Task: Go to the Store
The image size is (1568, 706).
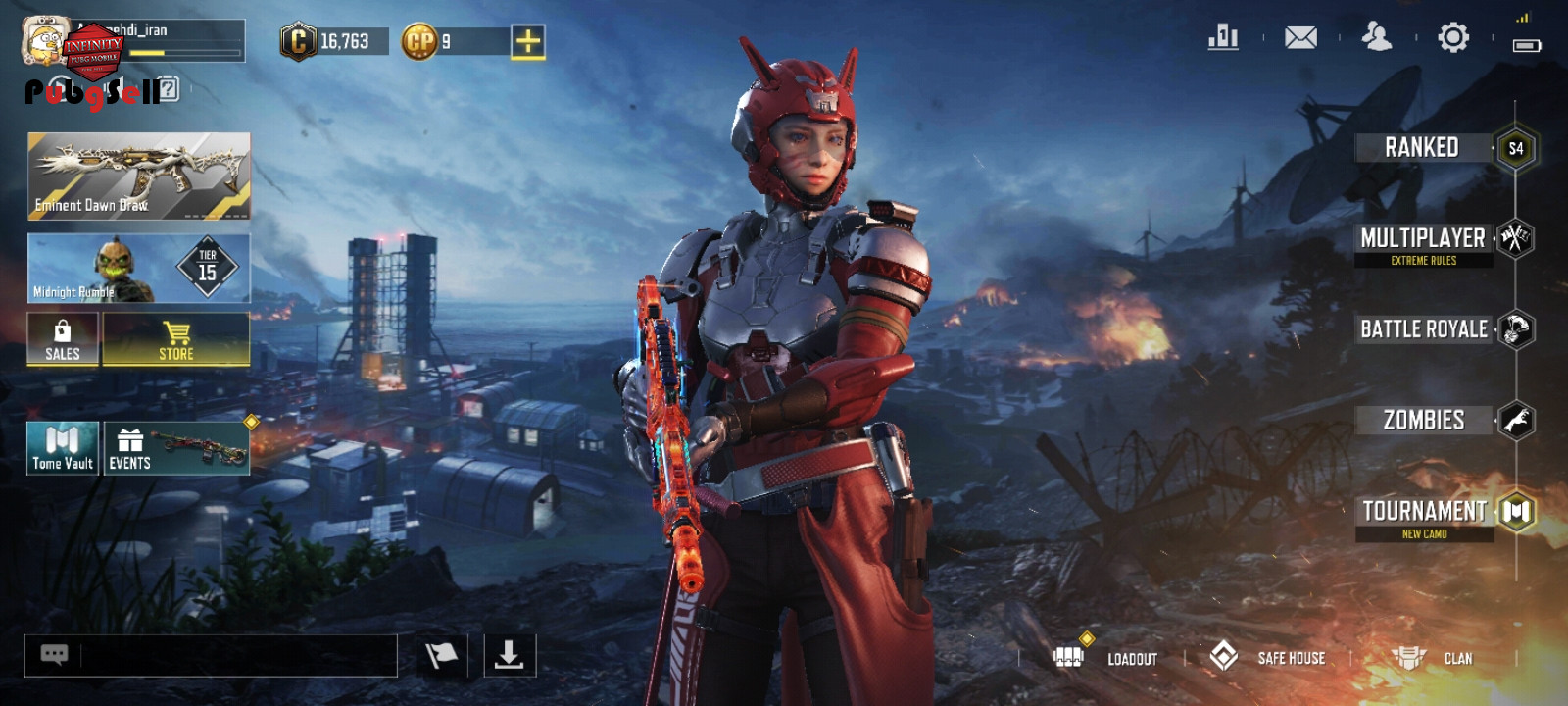Action: [176, 339]
